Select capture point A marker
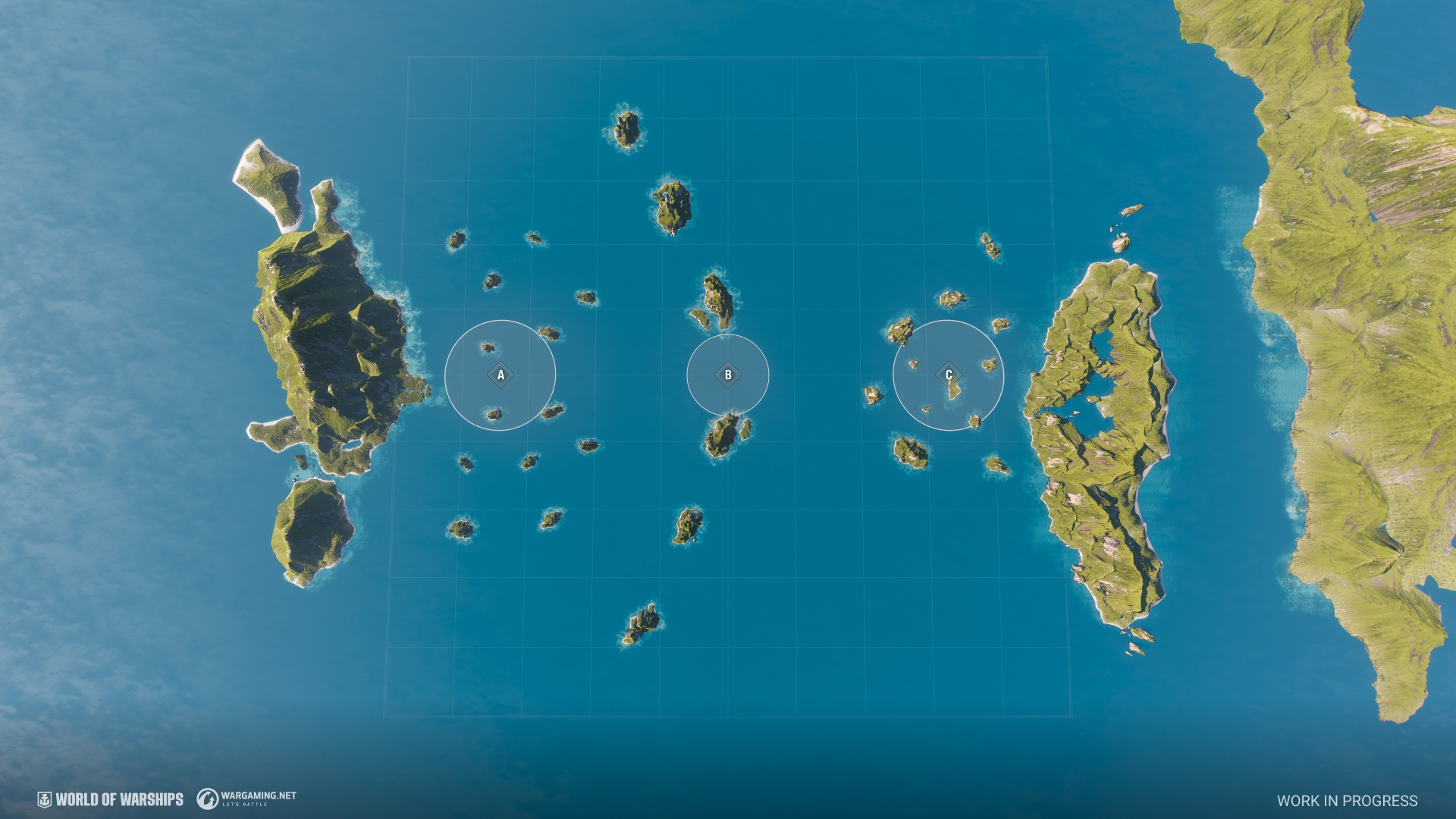Image resolution: width=1456 pixels, height=819 pixels. tap(500, 375)
